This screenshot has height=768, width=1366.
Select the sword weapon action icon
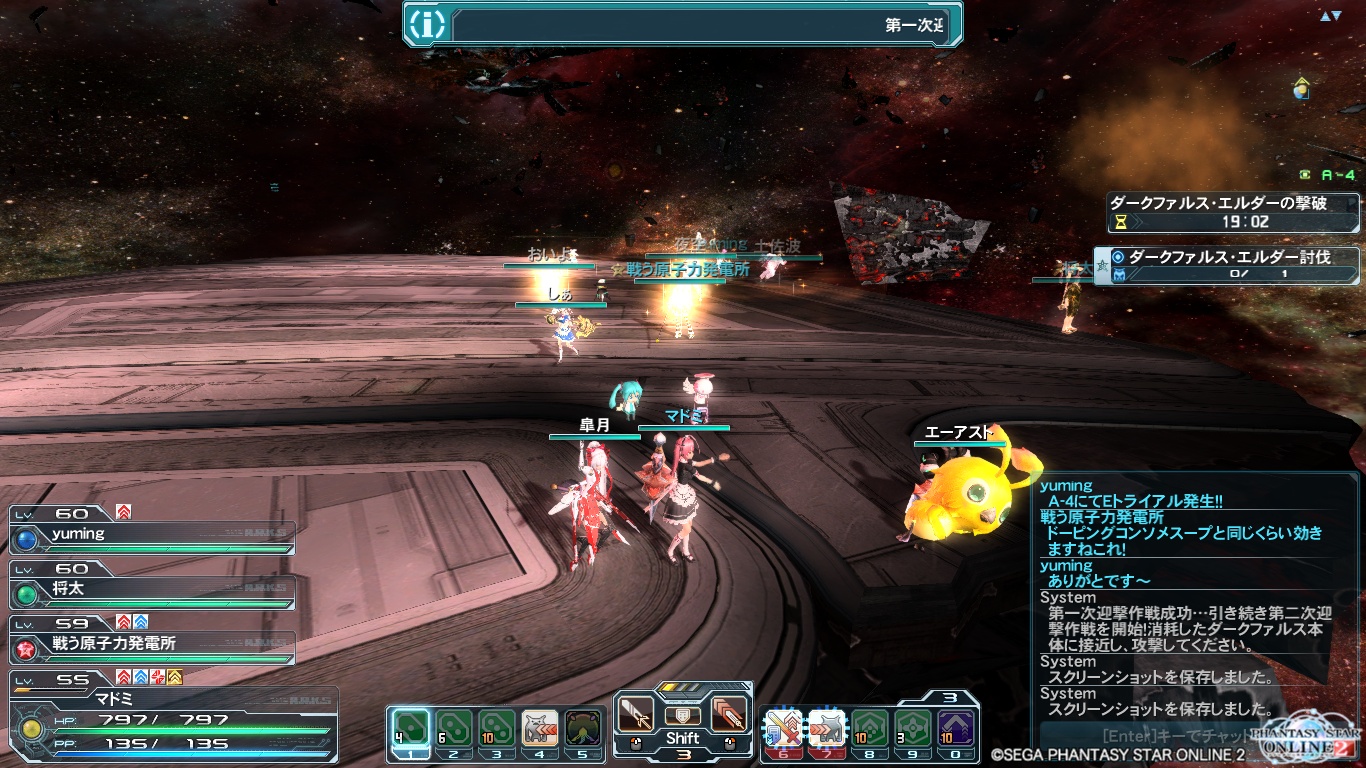pyautogui.click(x=636, y=714)
